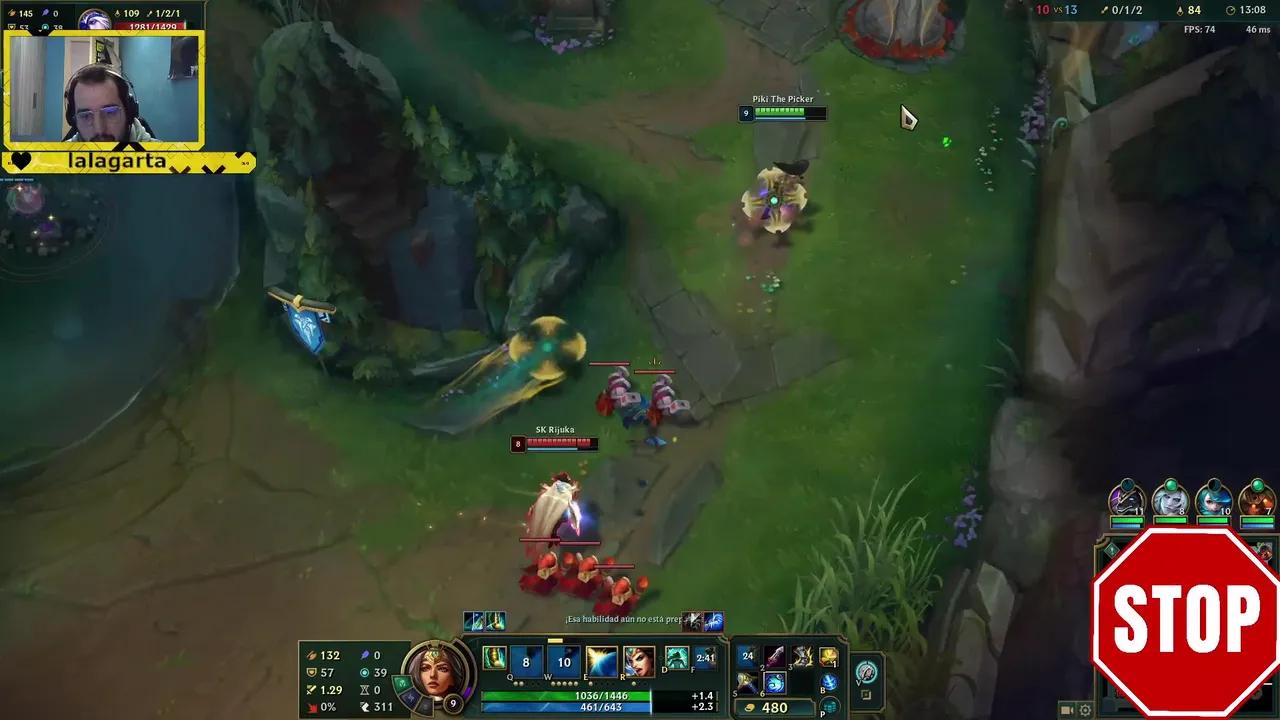
Task: Click the Recall B icon
Action: pos(829,682)
